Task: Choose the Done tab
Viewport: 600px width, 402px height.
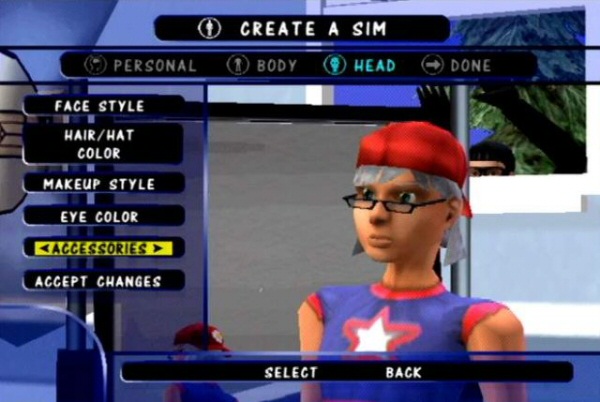Action: 457,66
